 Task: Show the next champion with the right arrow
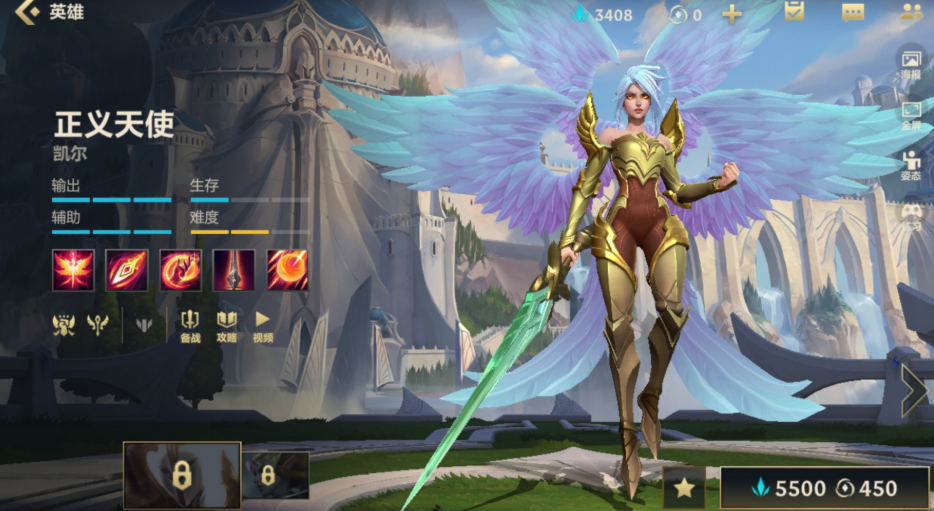click(912, 390)
